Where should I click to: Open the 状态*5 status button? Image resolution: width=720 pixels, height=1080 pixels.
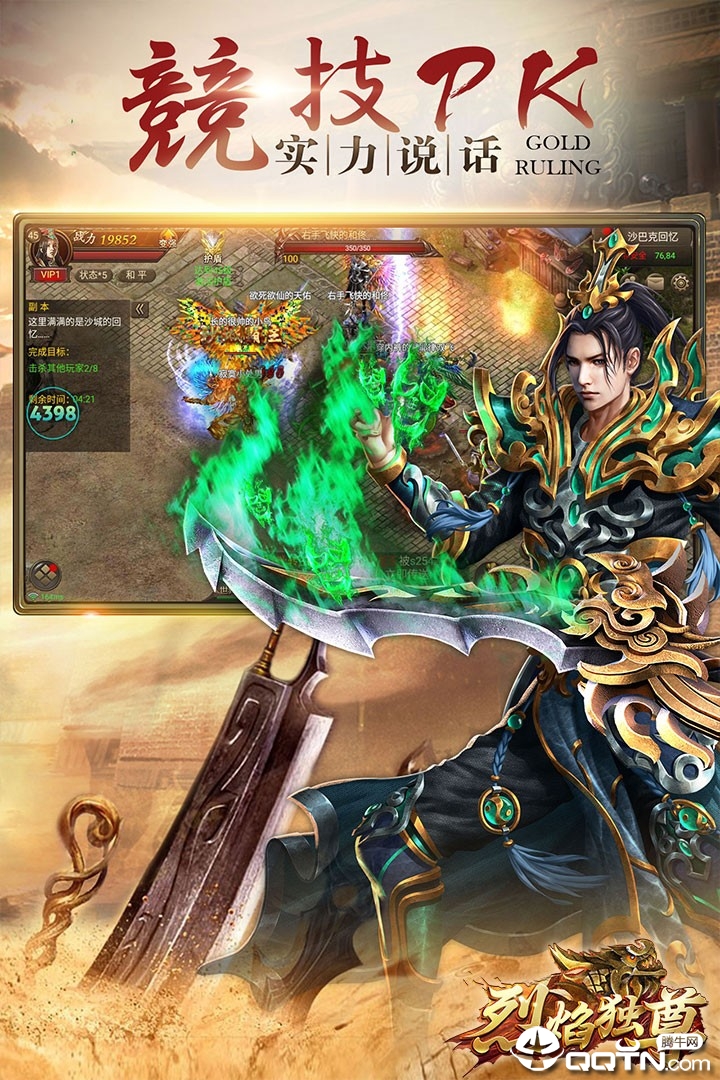click(92, 275)
